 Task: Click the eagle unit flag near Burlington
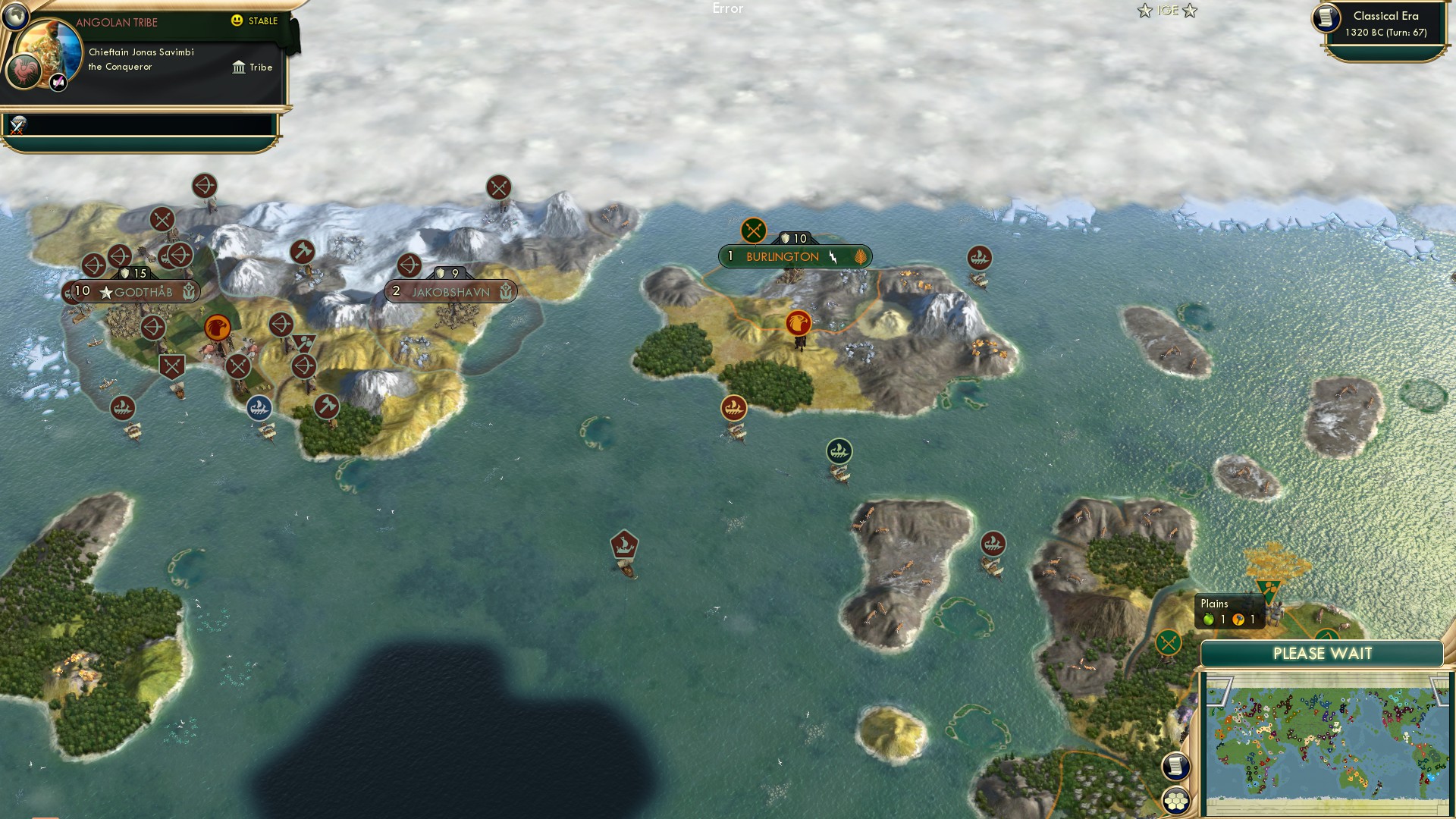(x=797, y=322)
